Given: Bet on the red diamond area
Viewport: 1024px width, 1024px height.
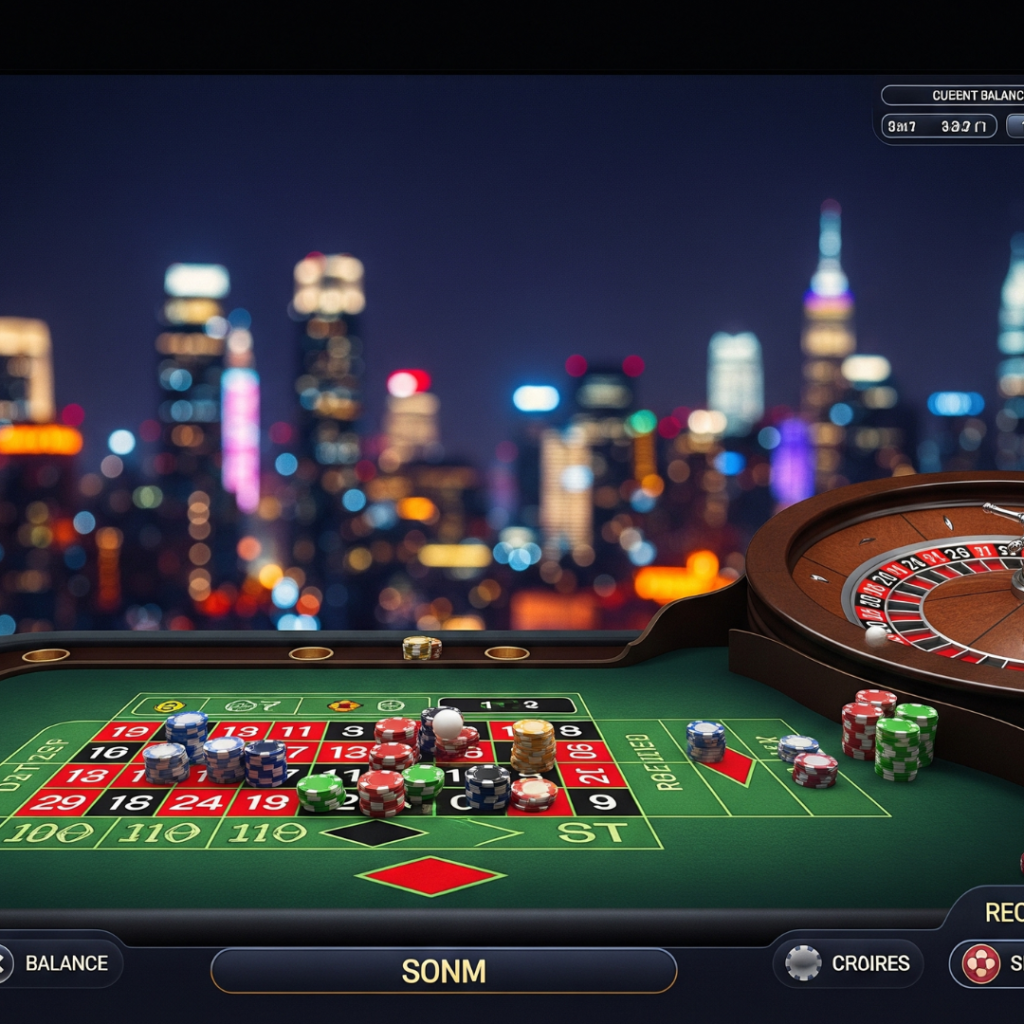Looking at the screenshot, I should click(x=431, y=875).
